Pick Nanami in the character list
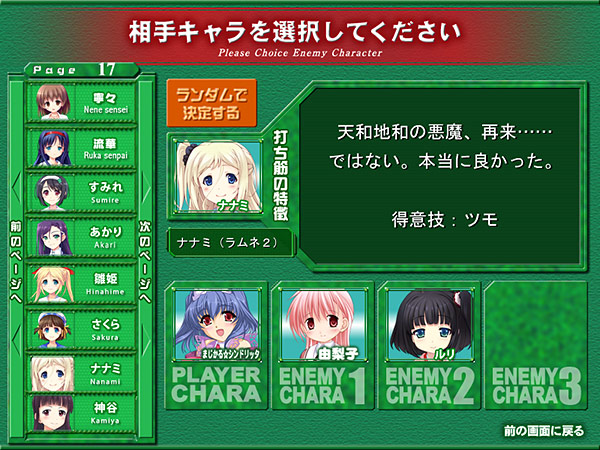Viewport: 600px width, 450px height. (x=81, y=370)
